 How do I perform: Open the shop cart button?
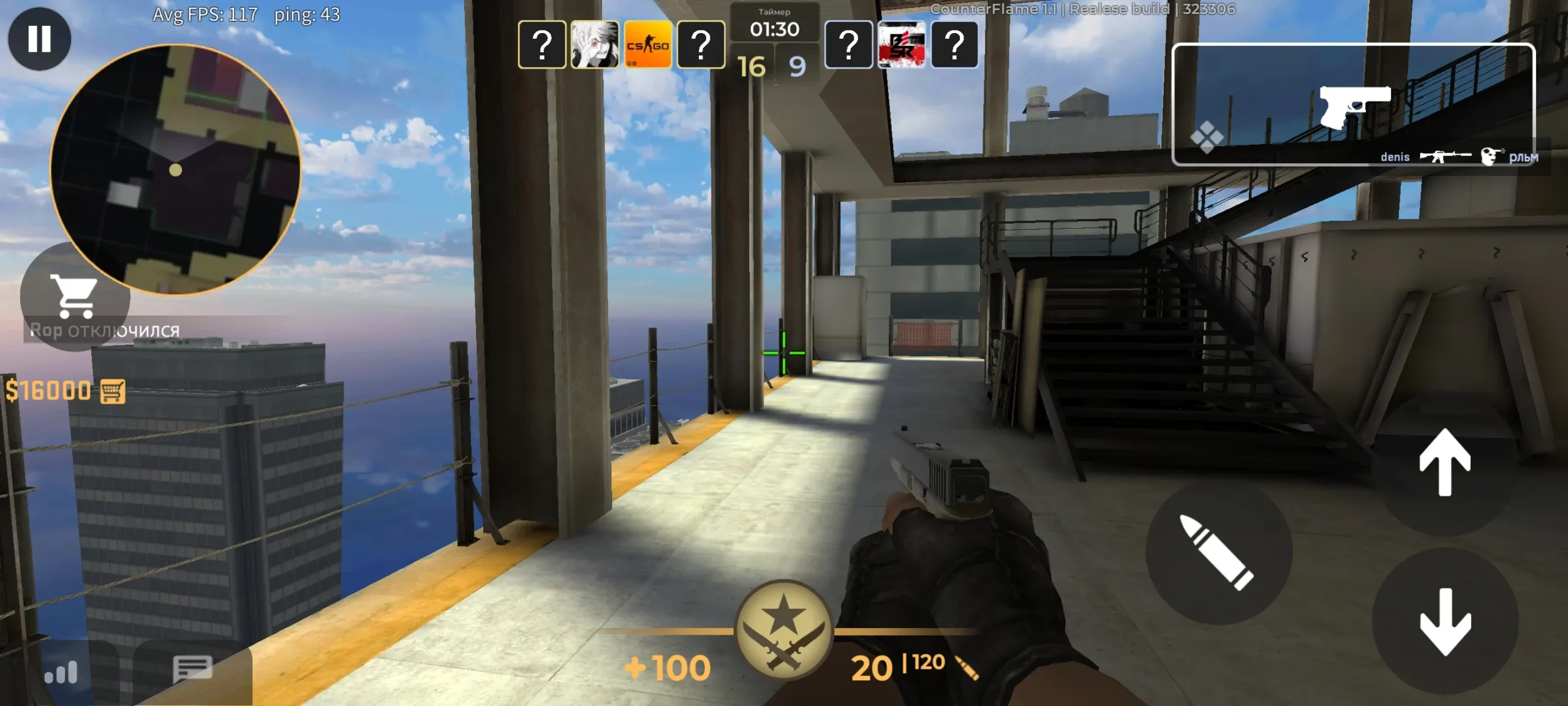[74, 296]
